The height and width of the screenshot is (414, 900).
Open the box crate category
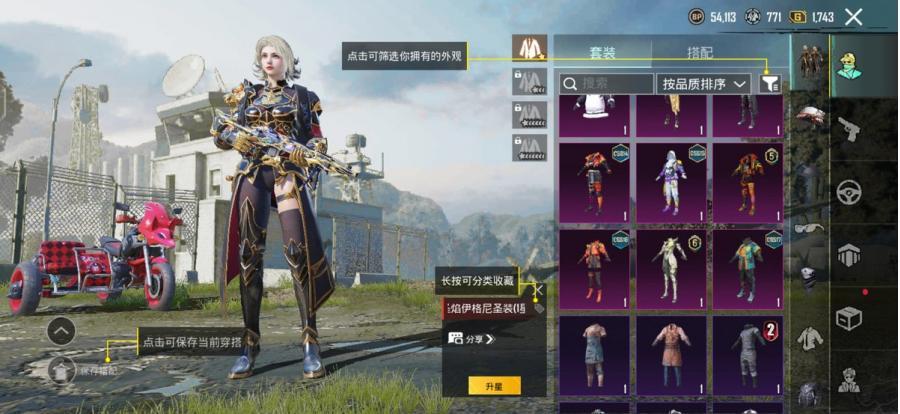[850, 318]
